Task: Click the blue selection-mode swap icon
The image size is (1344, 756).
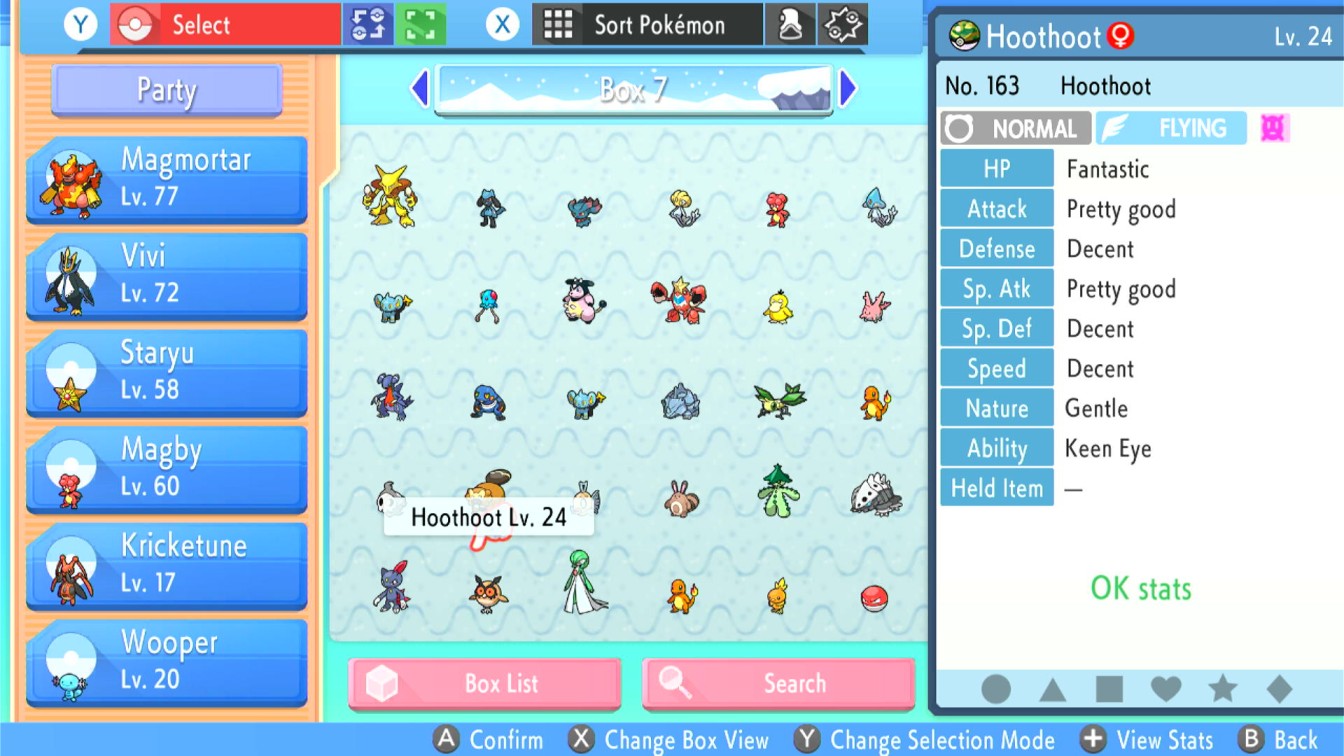Action: 370,22
